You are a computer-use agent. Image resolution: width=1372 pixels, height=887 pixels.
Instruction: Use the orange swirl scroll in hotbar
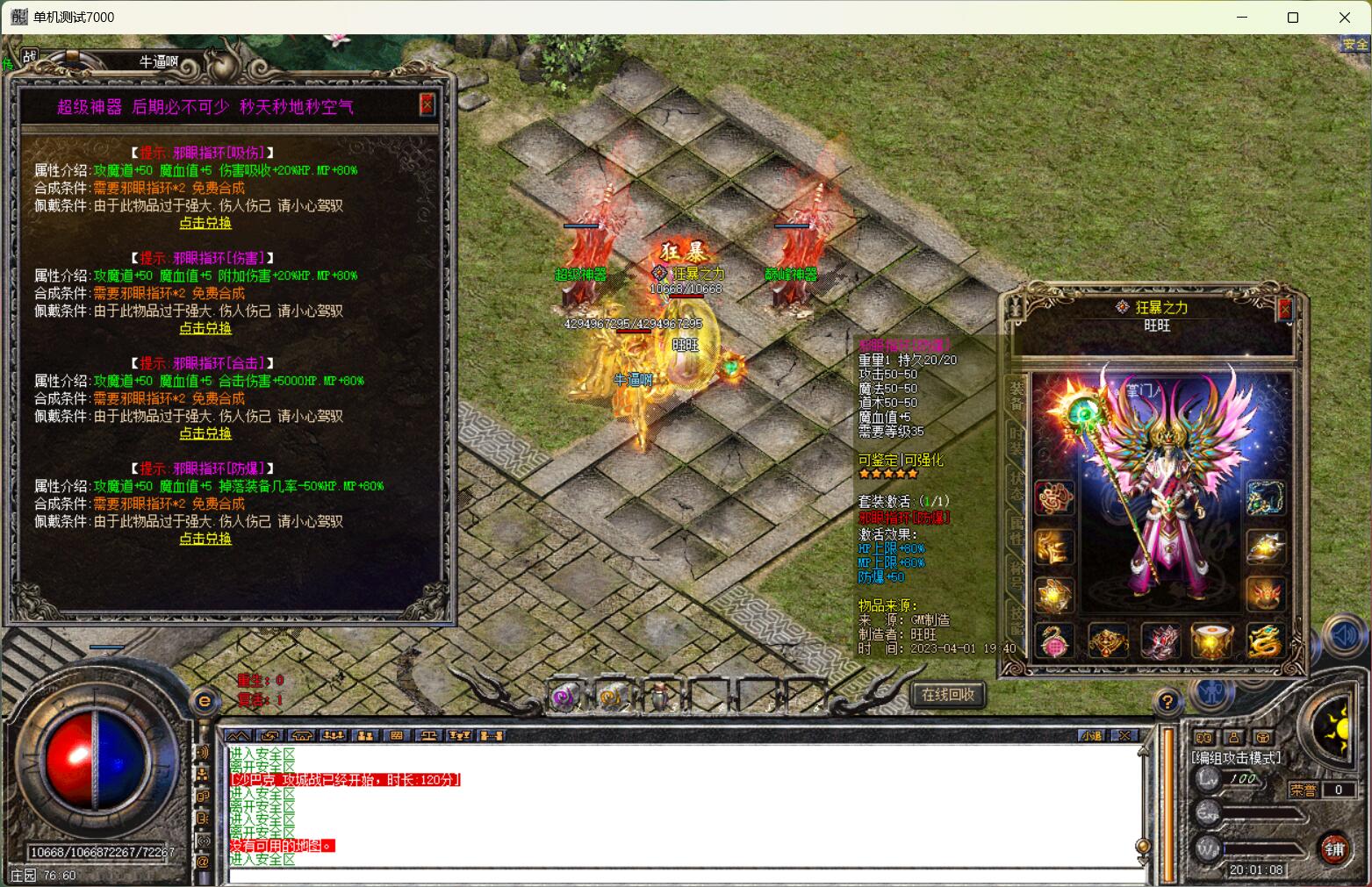[x=612, y=697]
